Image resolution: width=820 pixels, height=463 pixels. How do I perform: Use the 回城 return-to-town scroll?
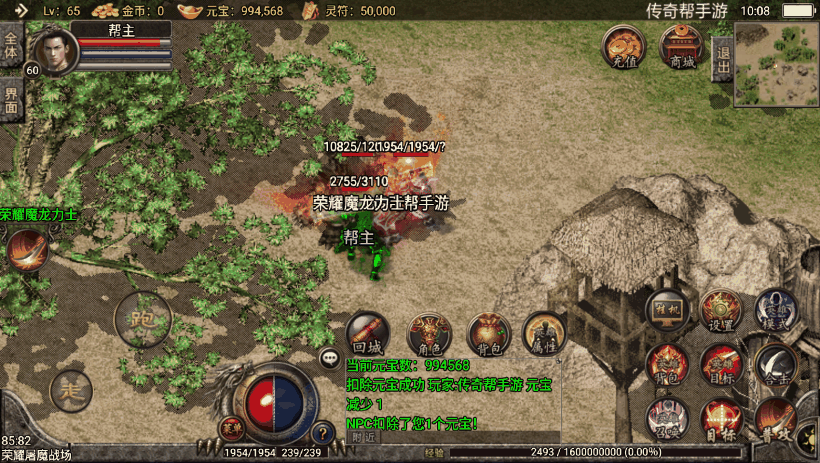[x=367, y=335]
